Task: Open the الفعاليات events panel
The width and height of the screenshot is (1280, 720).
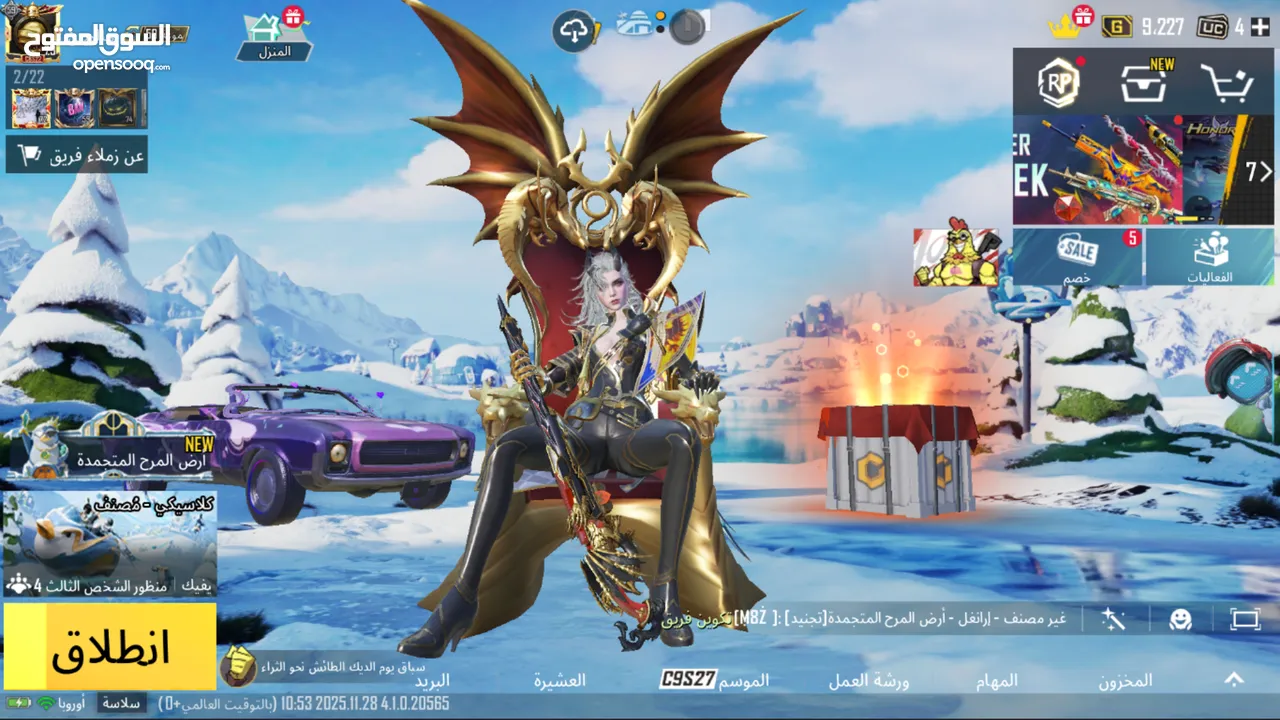Action: click(x=1209, y=256)
